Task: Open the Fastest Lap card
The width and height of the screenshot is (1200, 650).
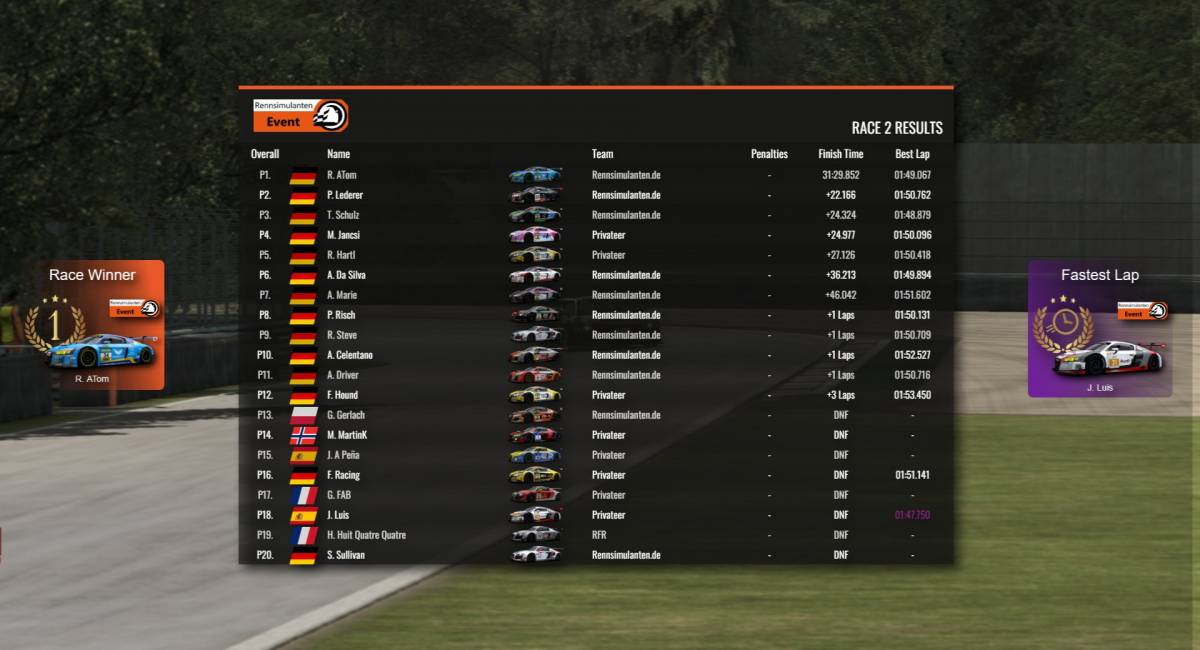Action: coord(1100,329)
